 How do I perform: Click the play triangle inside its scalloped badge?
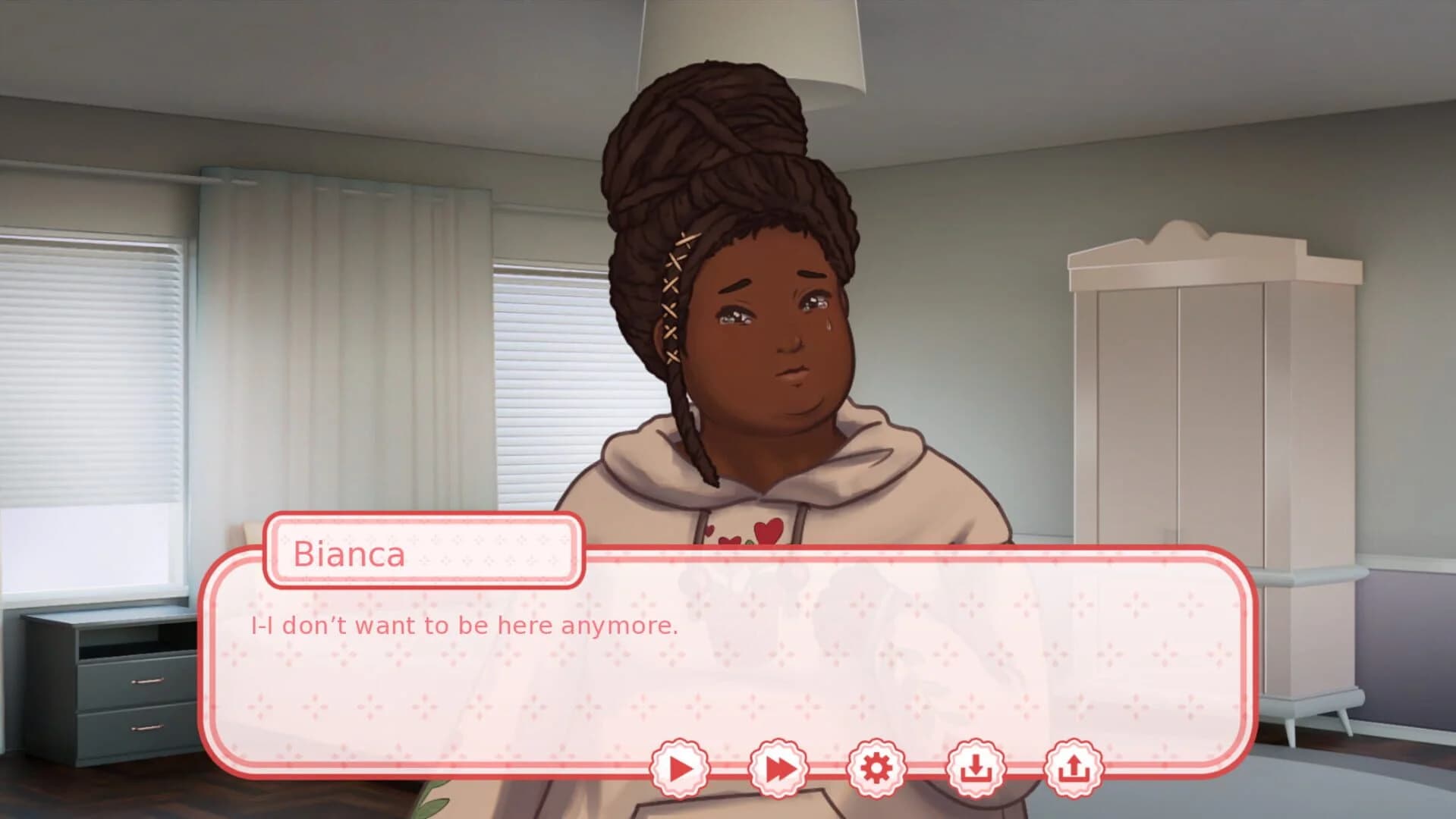(x=681, y=767)
